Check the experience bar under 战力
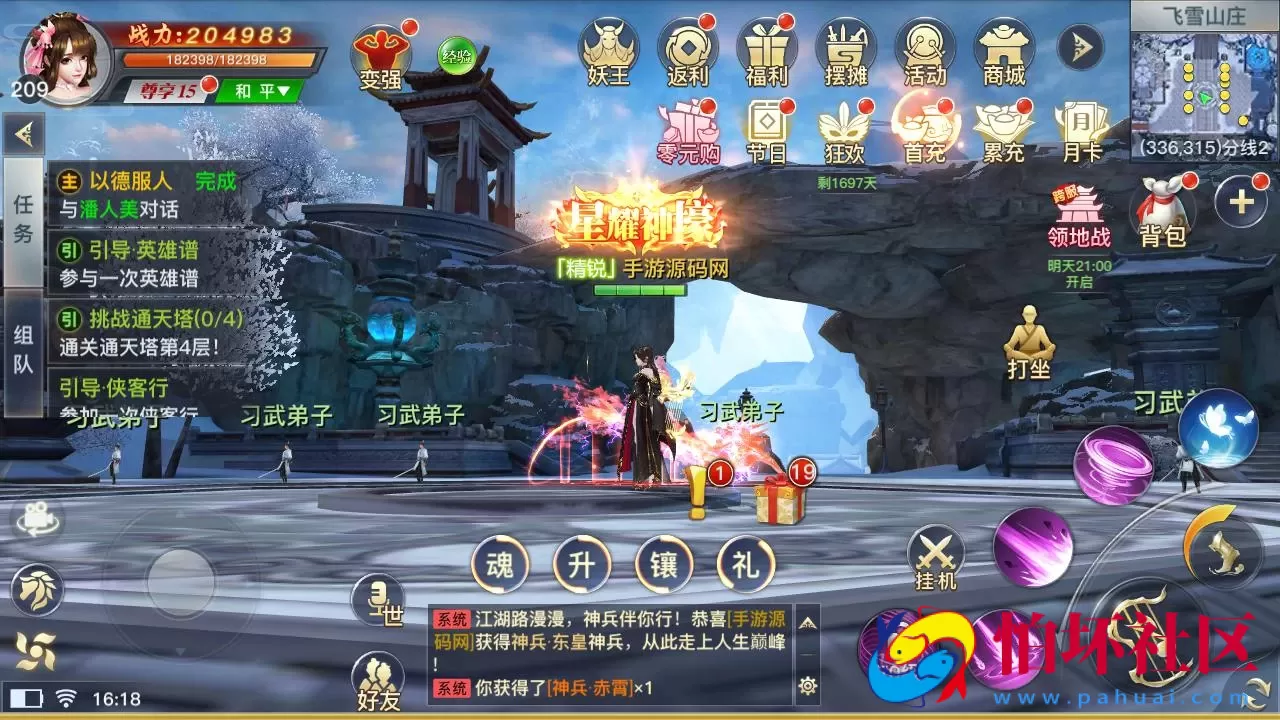Viewport: 1280px width, 720px height. [x=216, y=59]
